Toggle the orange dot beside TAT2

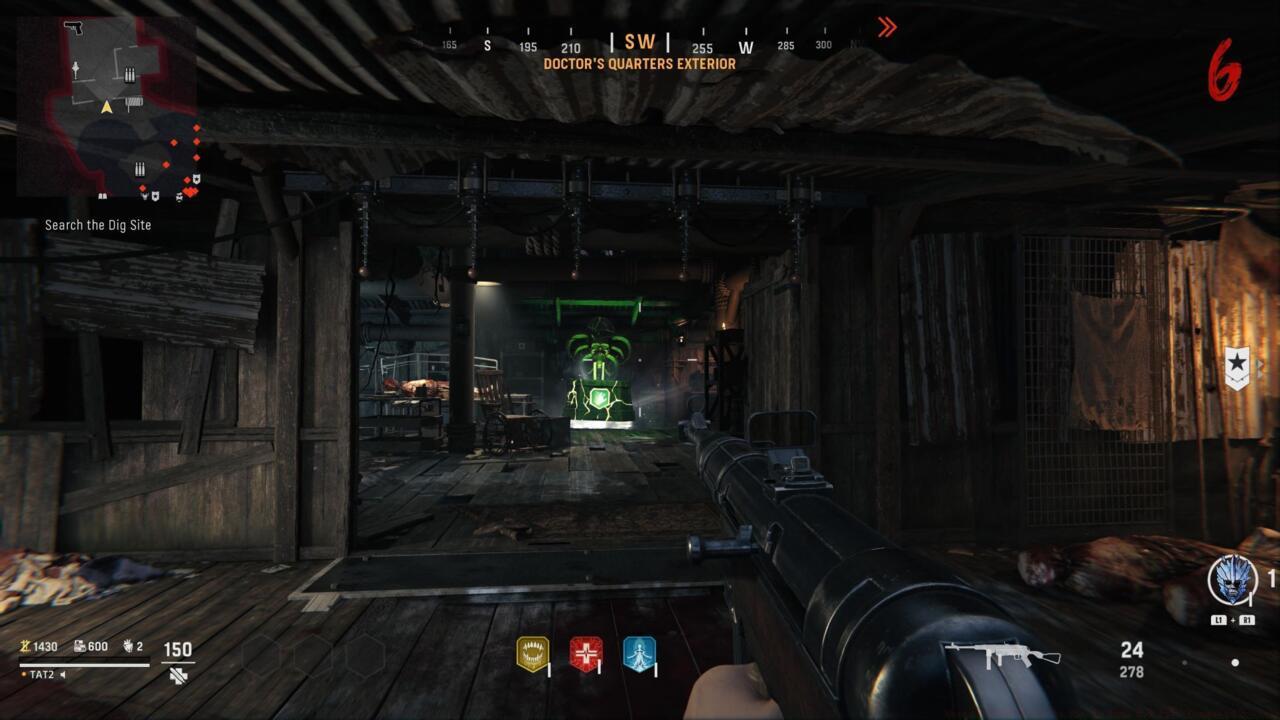coord(24,674)
